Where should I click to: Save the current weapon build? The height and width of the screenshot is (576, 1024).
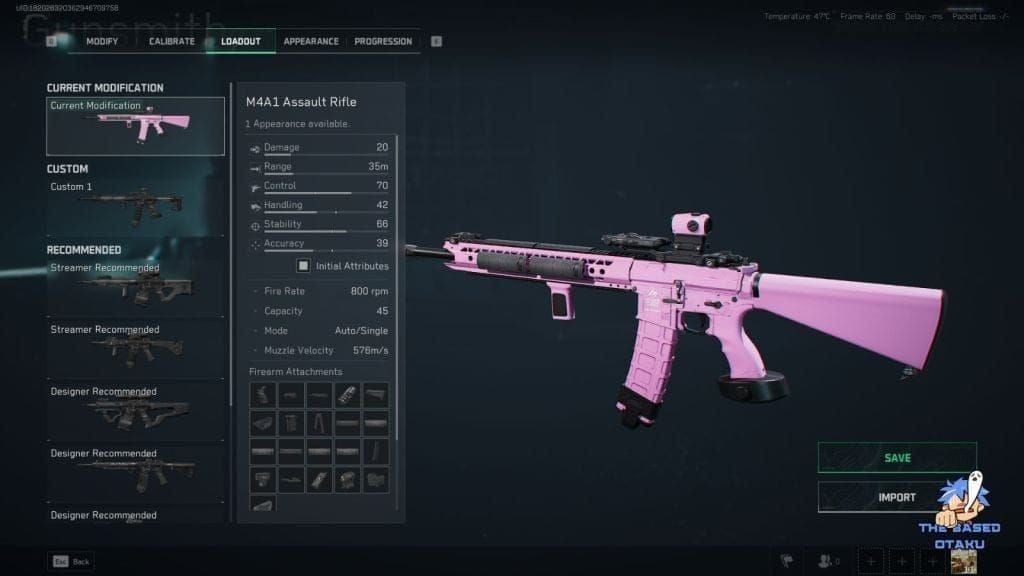point(897,458)
